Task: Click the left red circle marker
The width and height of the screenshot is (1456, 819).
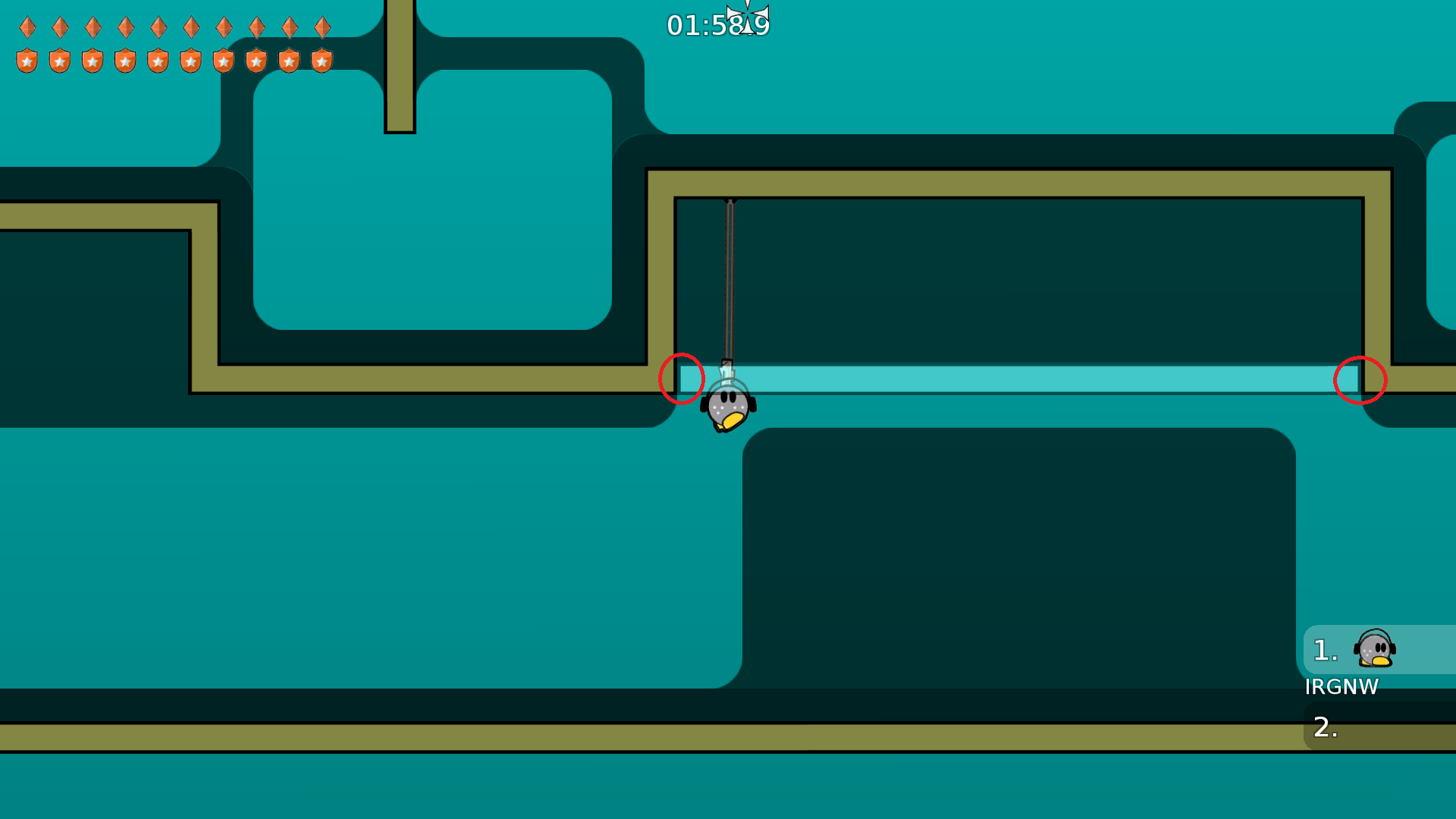Action: [681, 380]
